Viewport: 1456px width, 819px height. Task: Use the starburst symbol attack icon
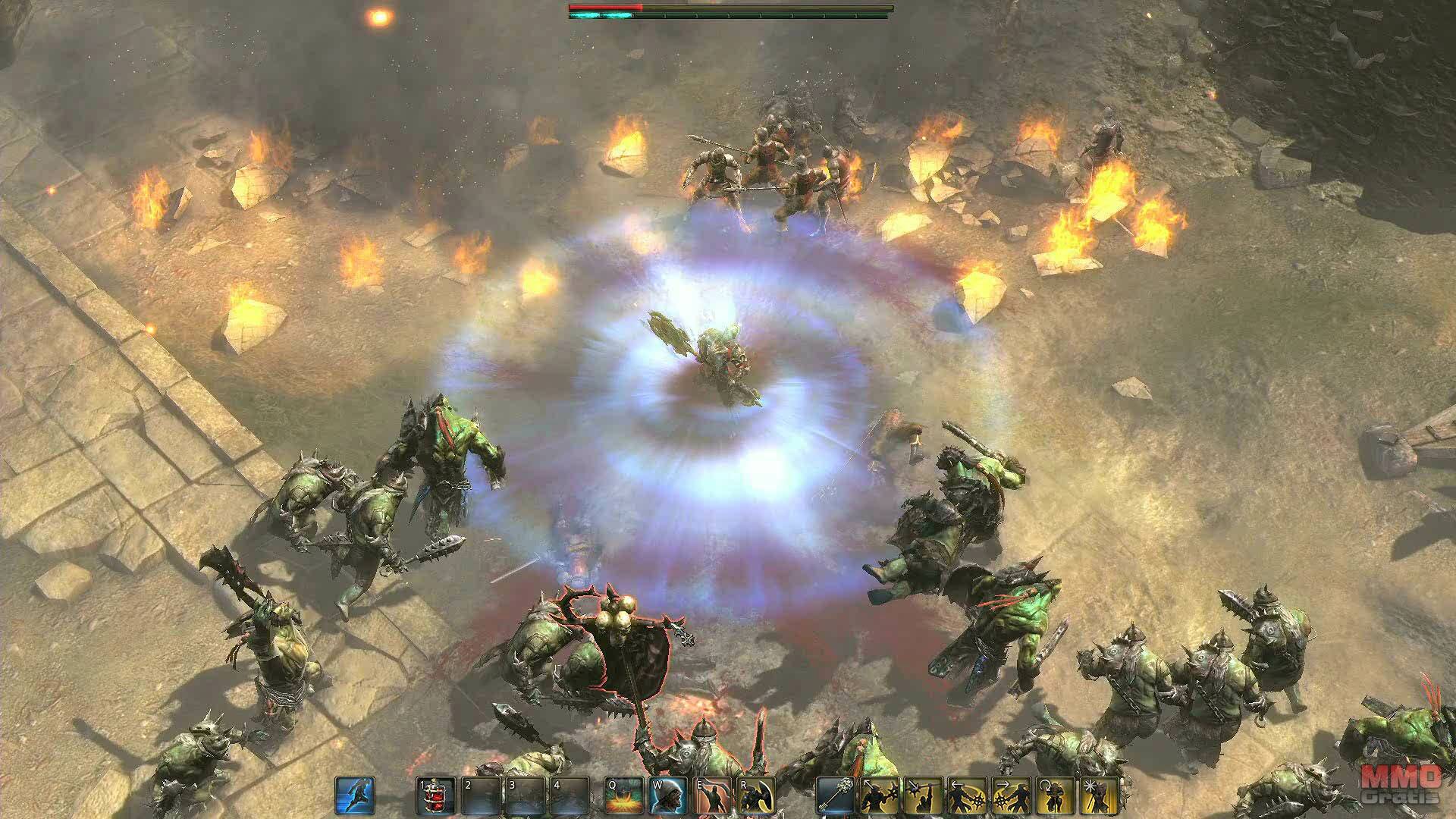[x=1099, y=796]
